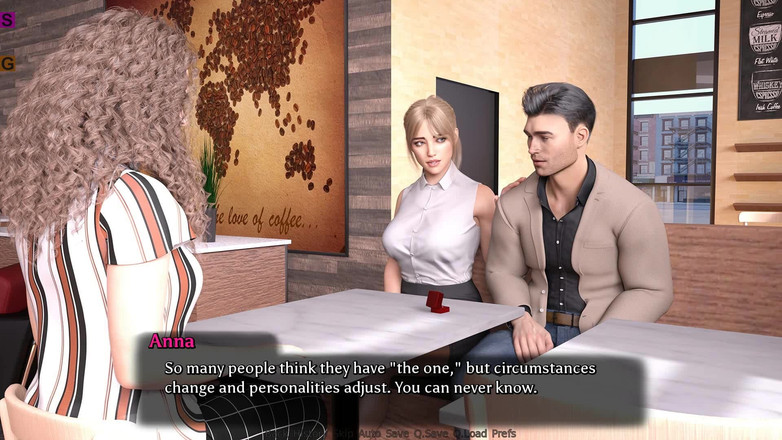This screenshot has width=782, height=440.
Task: Activate Skip in the quick menu
Action: pos(345,433)
